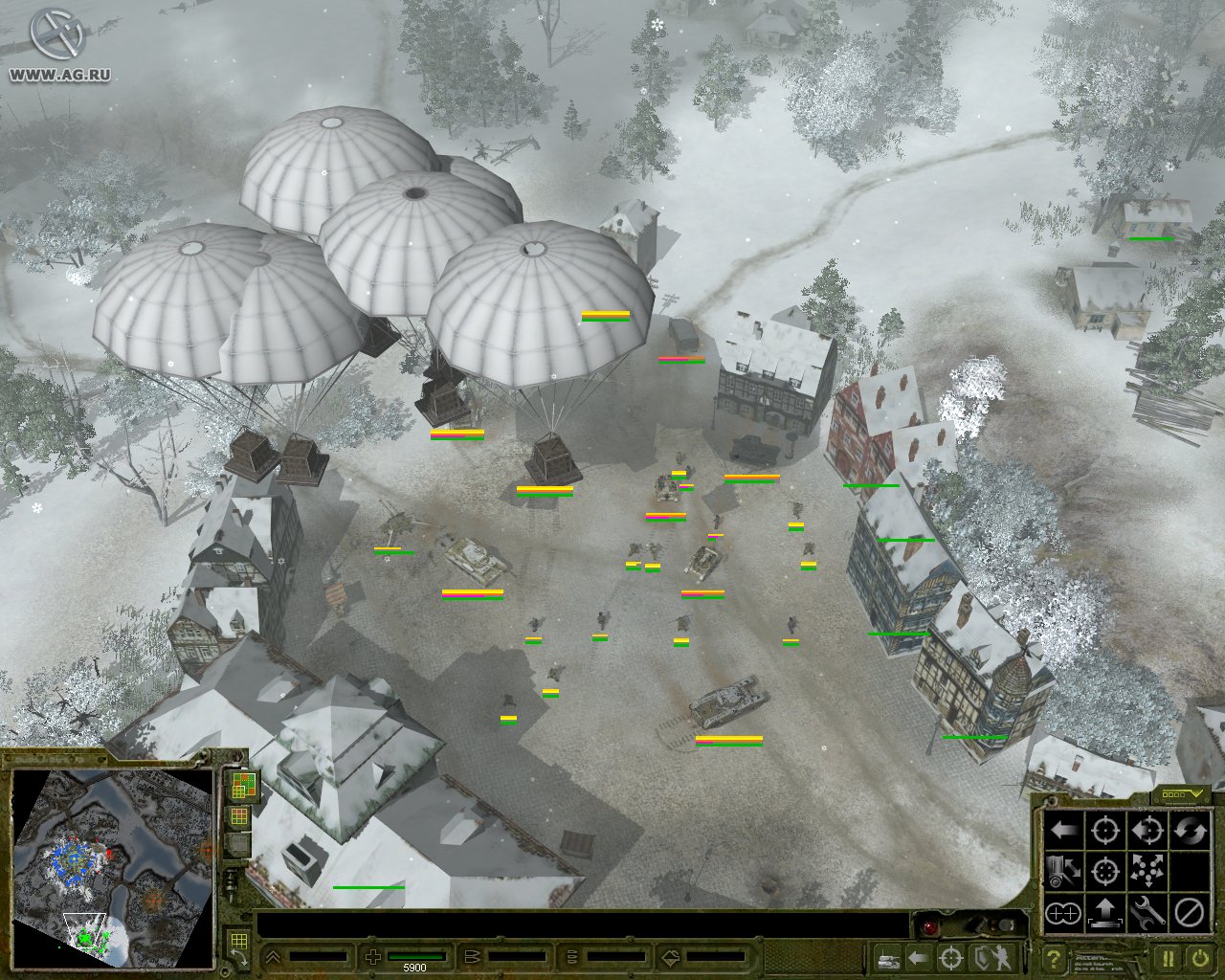The width and height of the screenshot is (1225, 980).
Task: Open help with the question mark button
Action: pyautogui.click(x=1053, y=957)
